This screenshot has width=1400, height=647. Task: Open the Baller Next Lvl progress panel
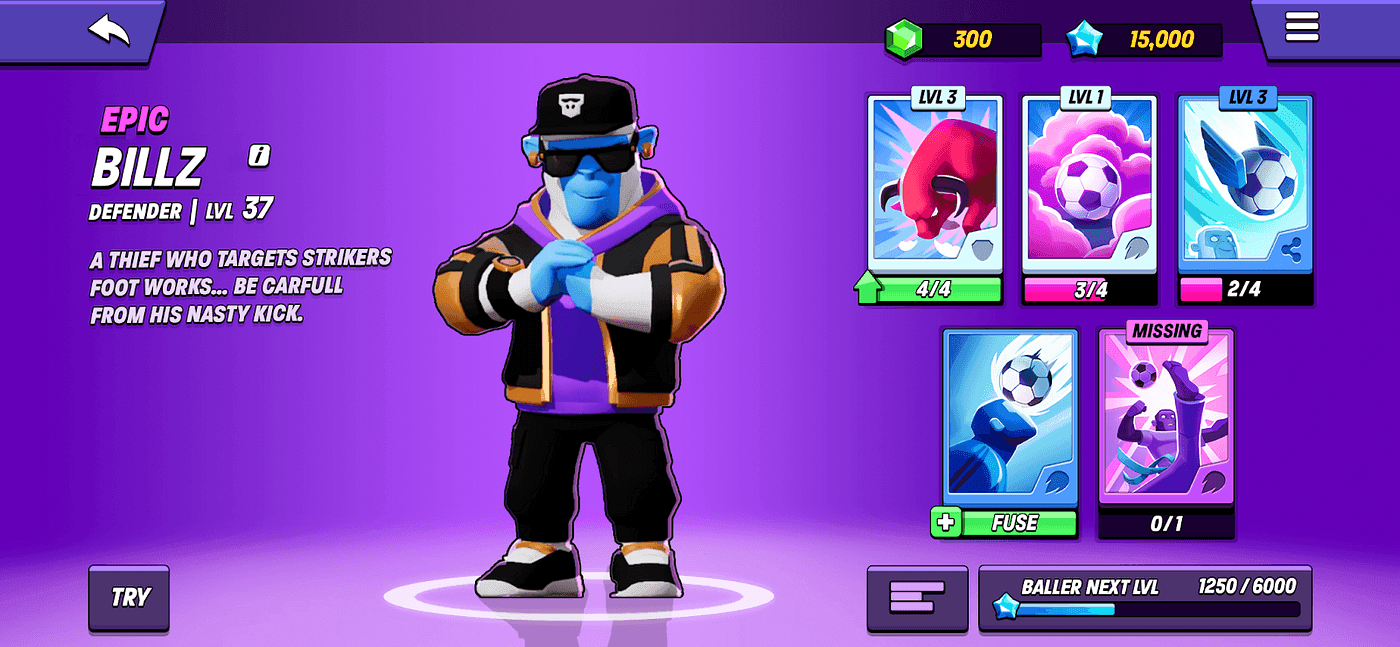point(1145,598)
